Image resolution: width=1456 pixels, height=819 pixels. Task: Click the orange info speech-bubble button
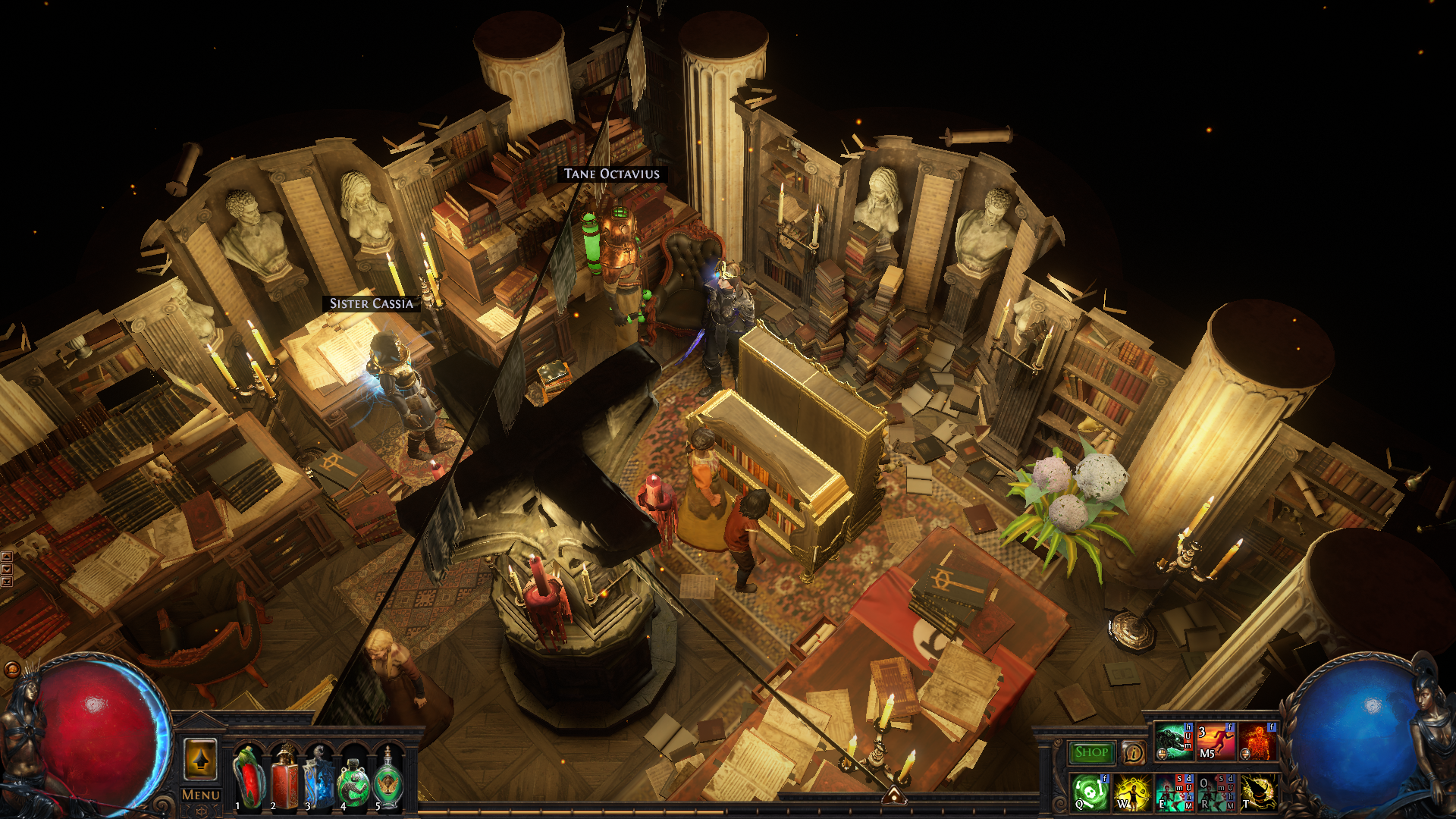[x=1133, y=753]
